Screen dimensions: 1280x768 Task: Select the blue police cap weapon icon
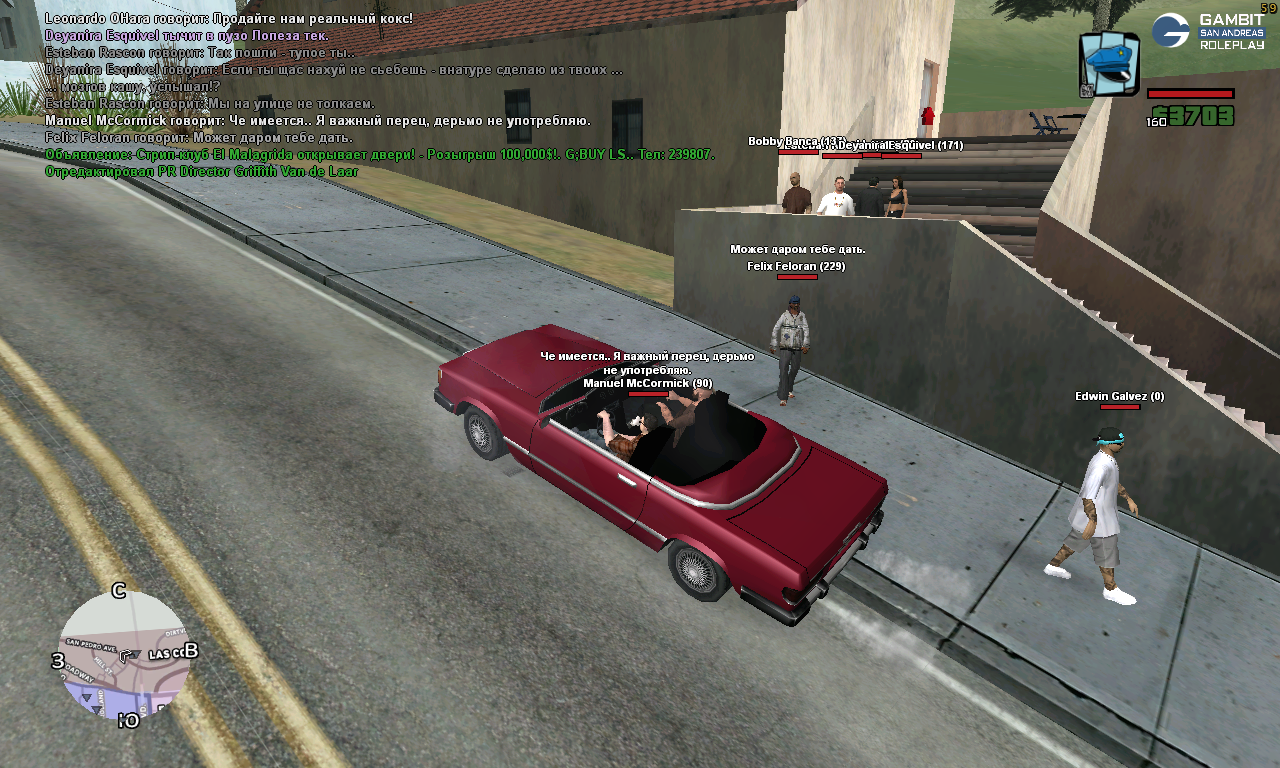point(1109,64)
